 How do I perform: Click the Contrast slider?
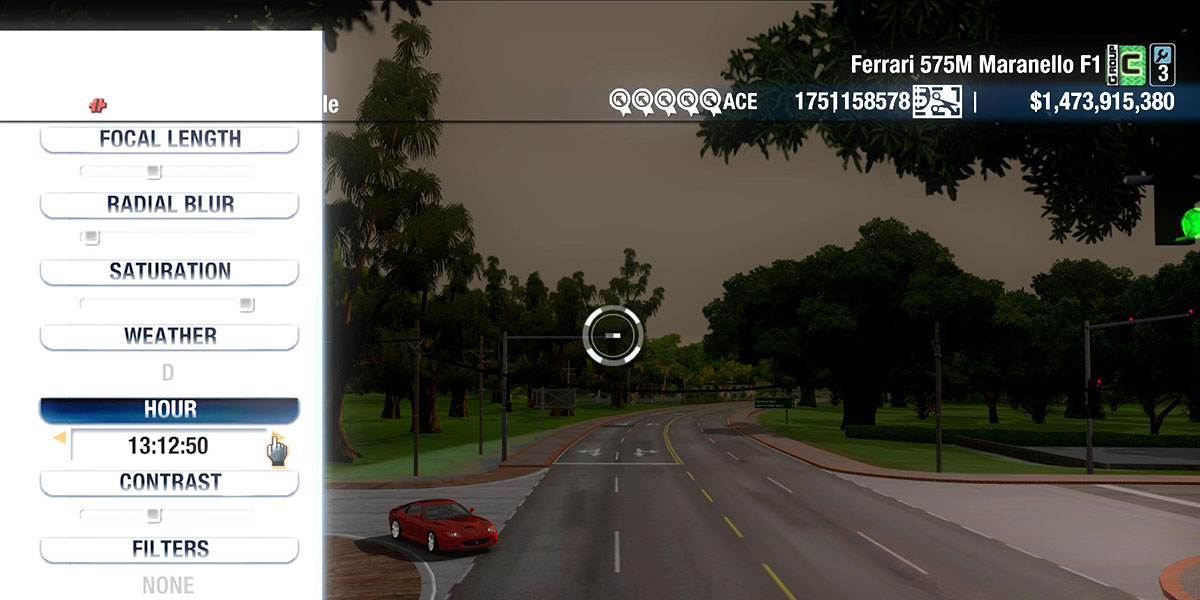pos(154,515)
